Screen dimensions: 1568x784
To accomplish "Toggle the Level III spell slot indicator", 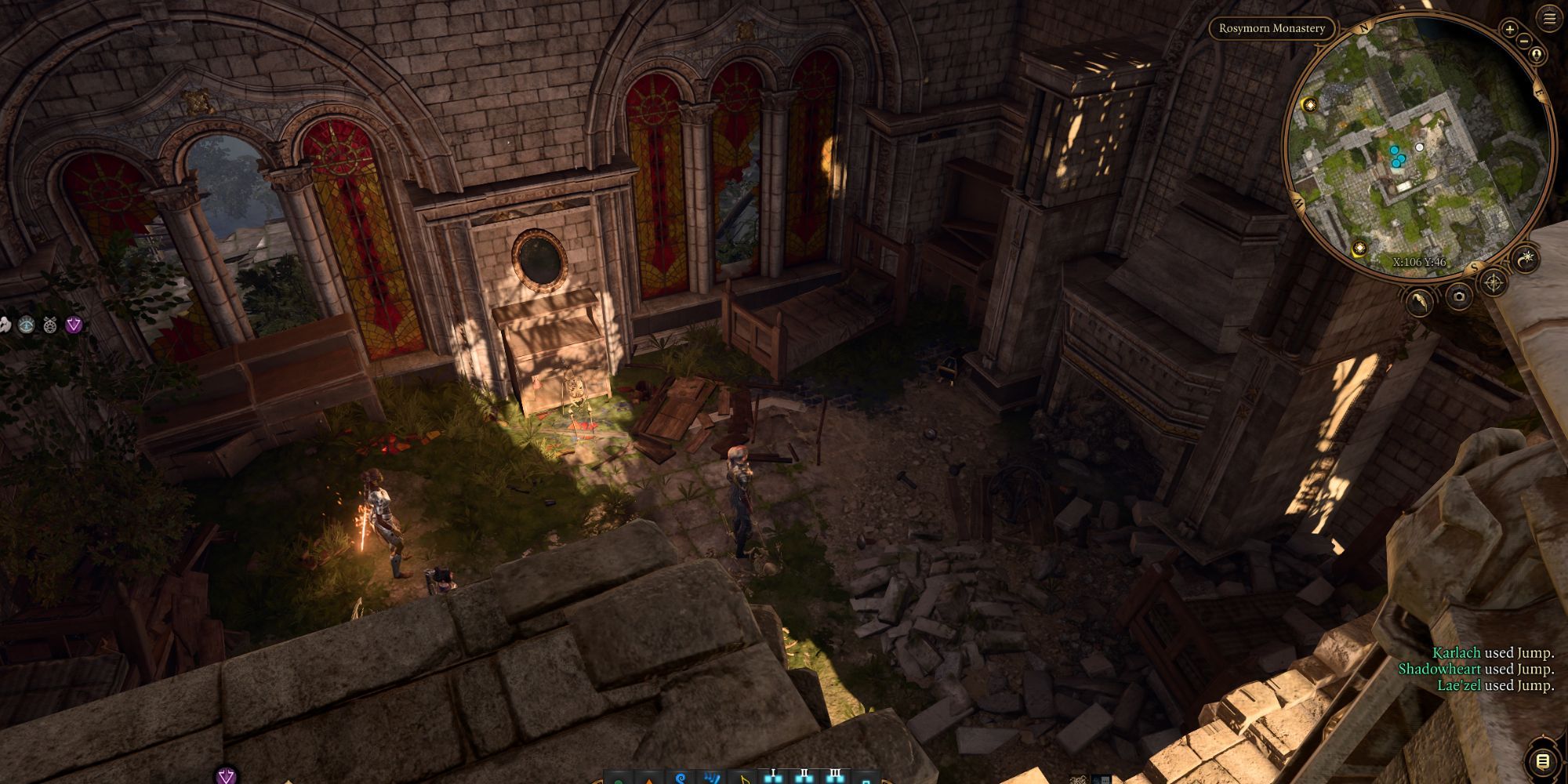I will click(x=836, y=772).
